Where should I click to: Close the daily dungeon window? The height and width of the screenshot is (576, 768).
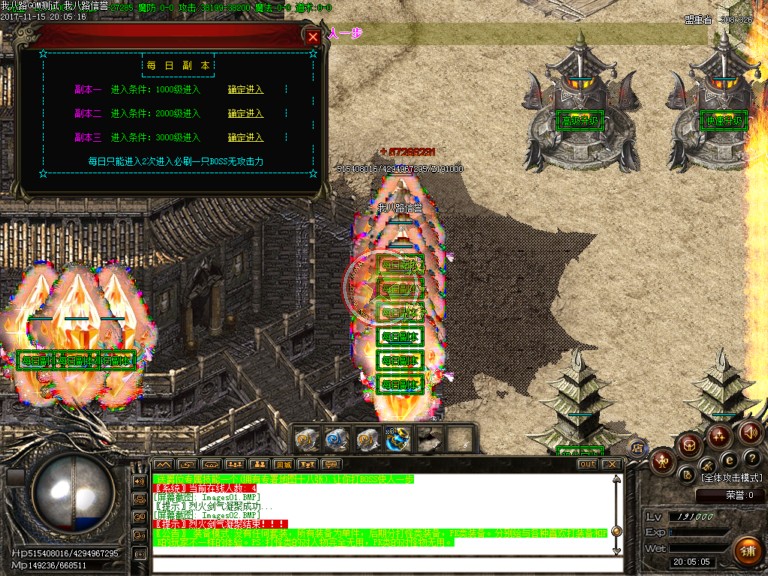(x=313, y=36)
